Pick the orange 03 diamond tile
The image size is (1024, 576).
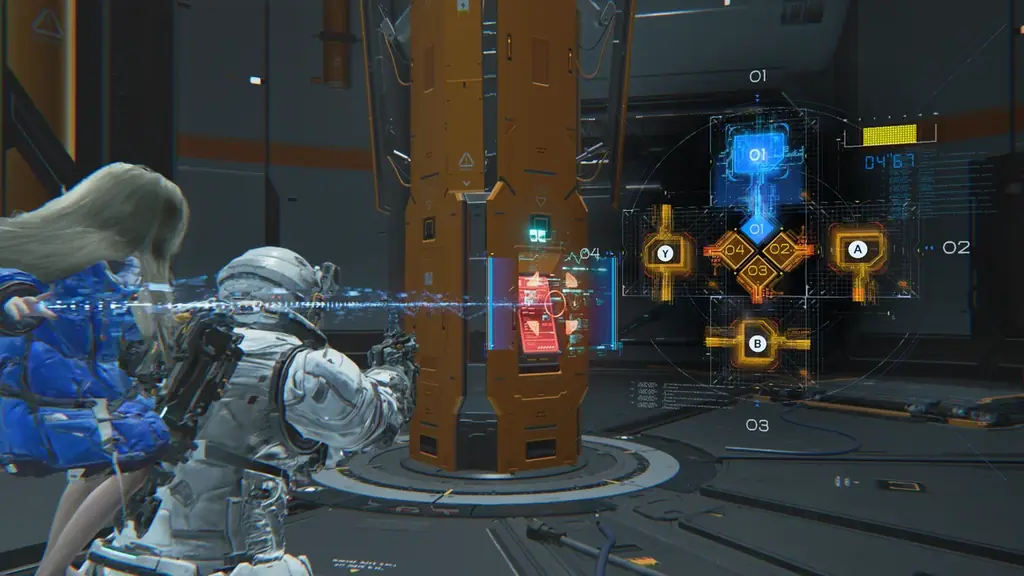click(x=757, y=271)
